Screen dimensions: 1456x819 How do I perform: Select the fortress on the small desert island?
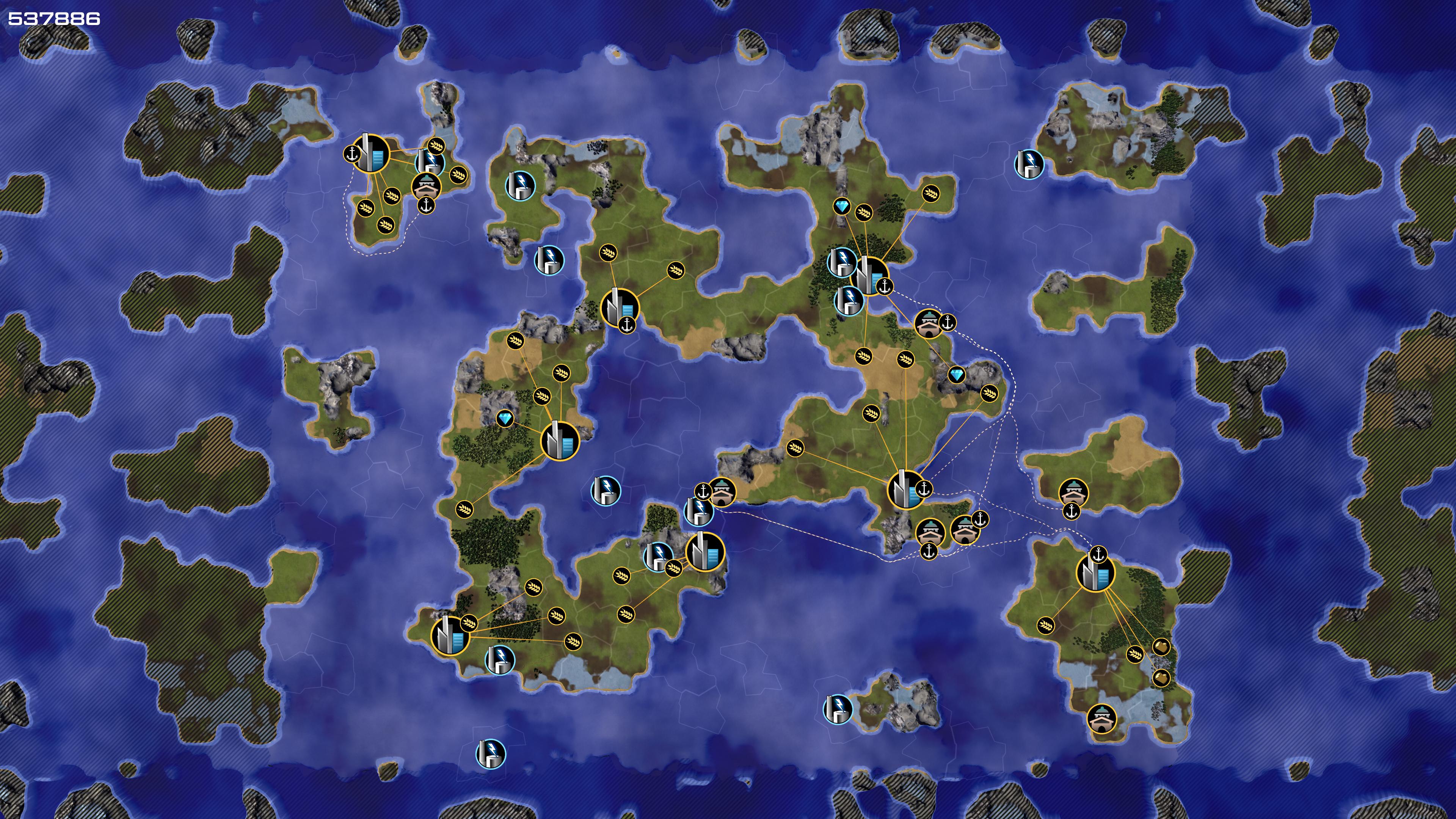pyautogui.click(x=1073, y=492)
